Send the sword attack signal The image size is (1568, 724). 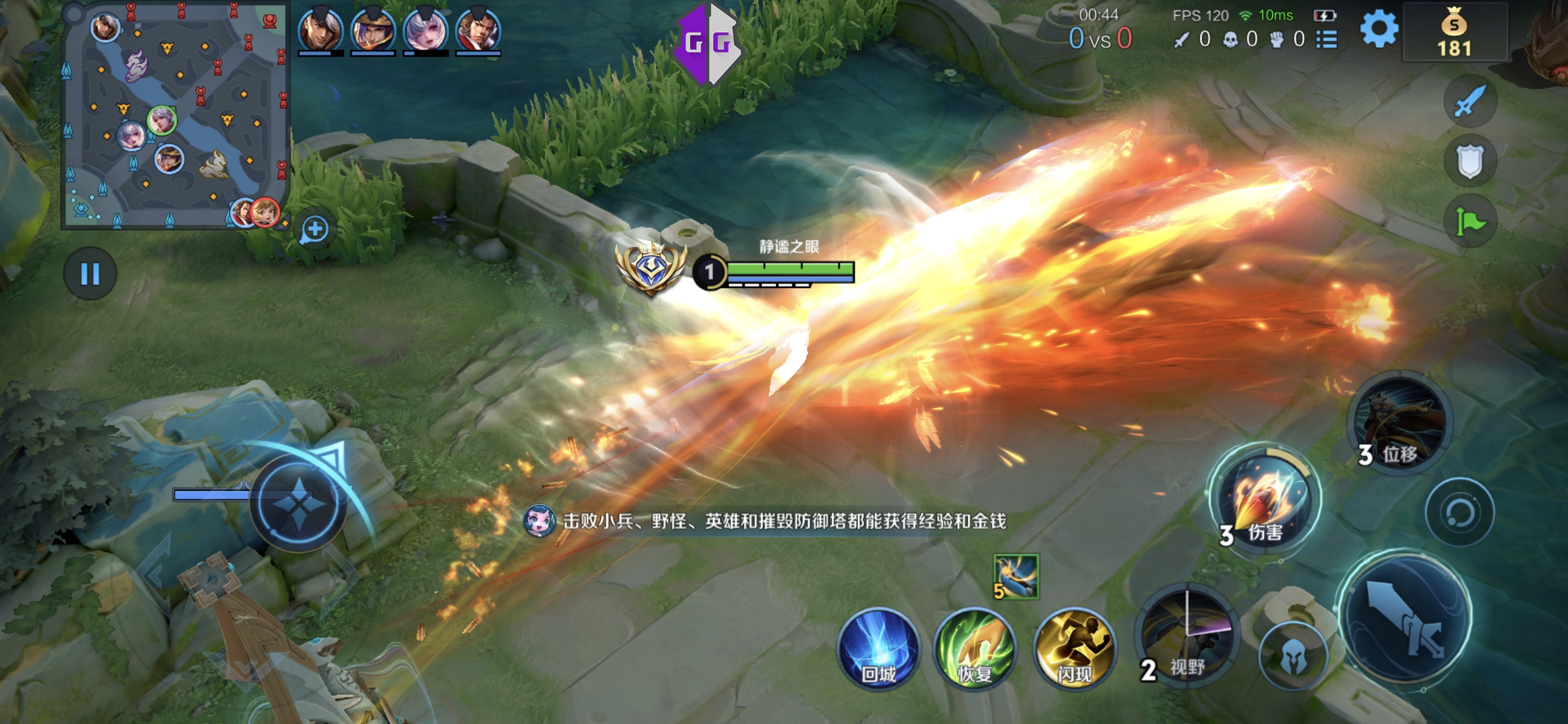coord(1470,102)
